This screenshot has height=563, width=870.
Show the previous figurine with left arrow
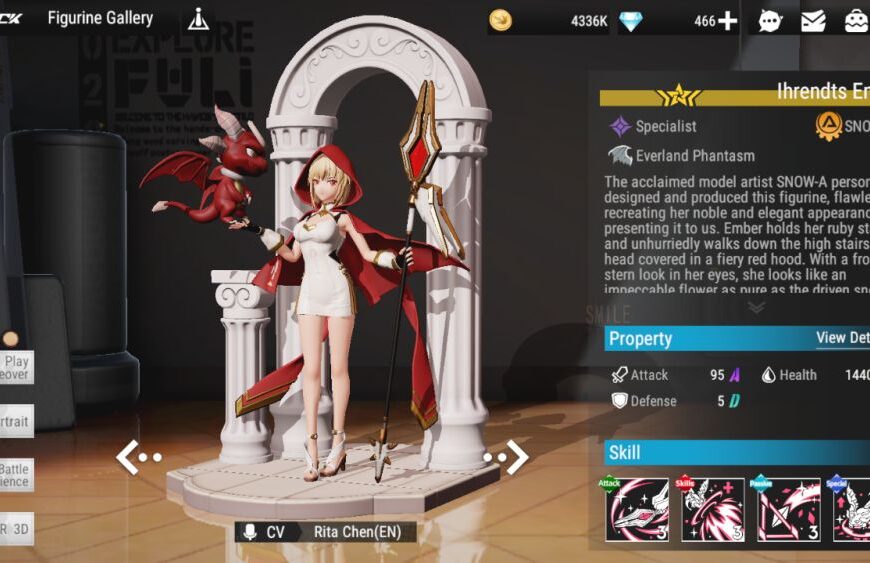click(x=137, y=457)
